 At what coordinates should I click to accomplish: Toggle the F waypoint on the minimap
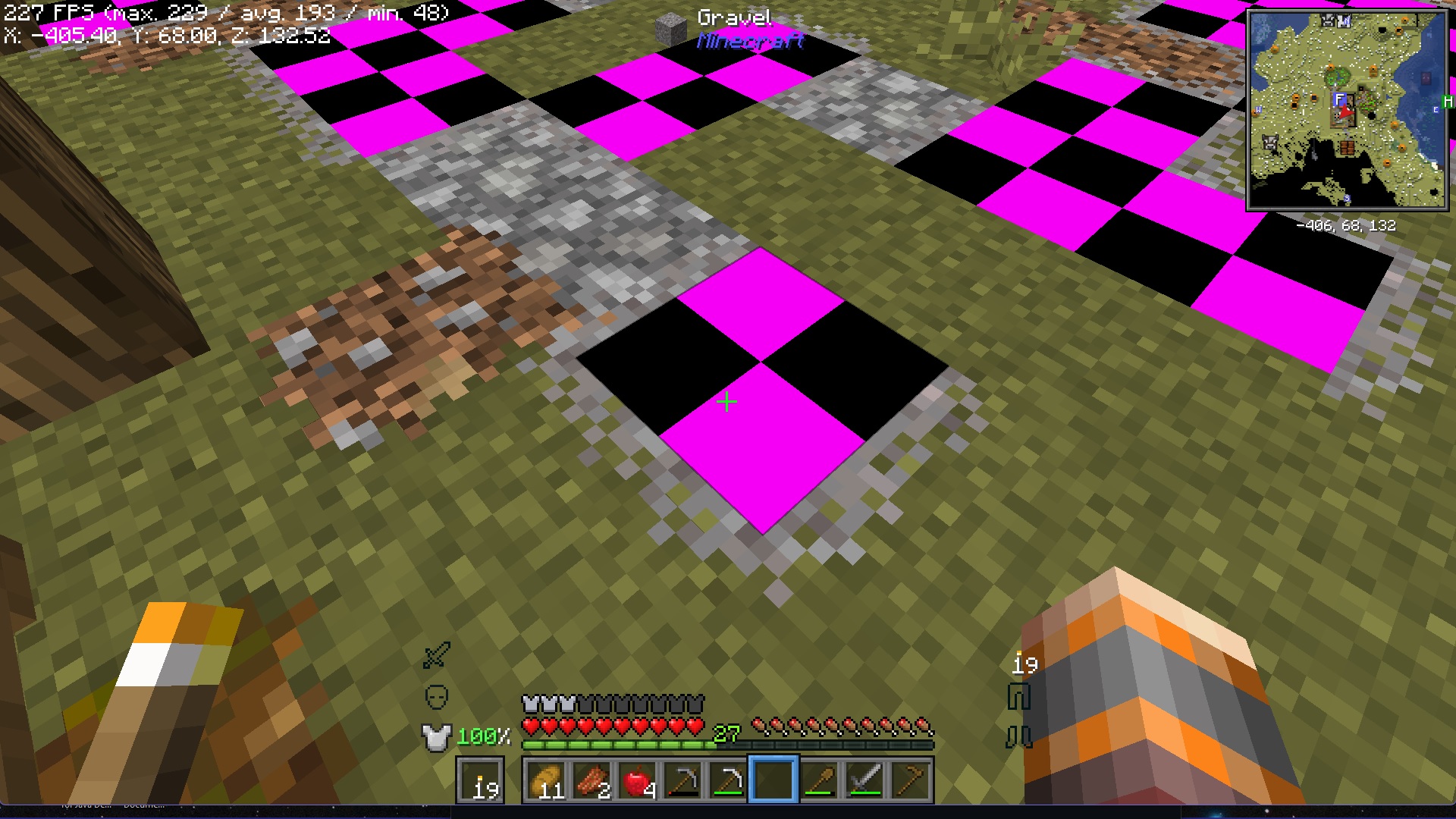tap(1339, 99)
